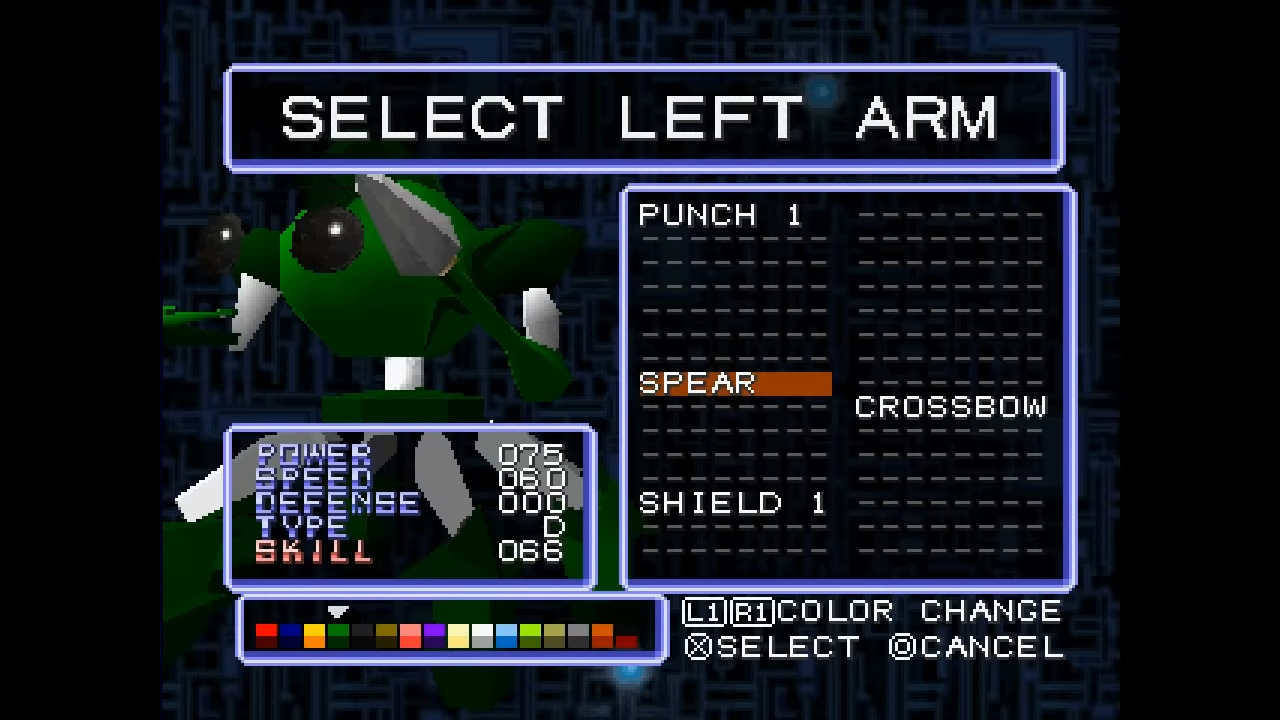
Task: Select SHIELD 1 from the list
Action: [x=732, y=503]
